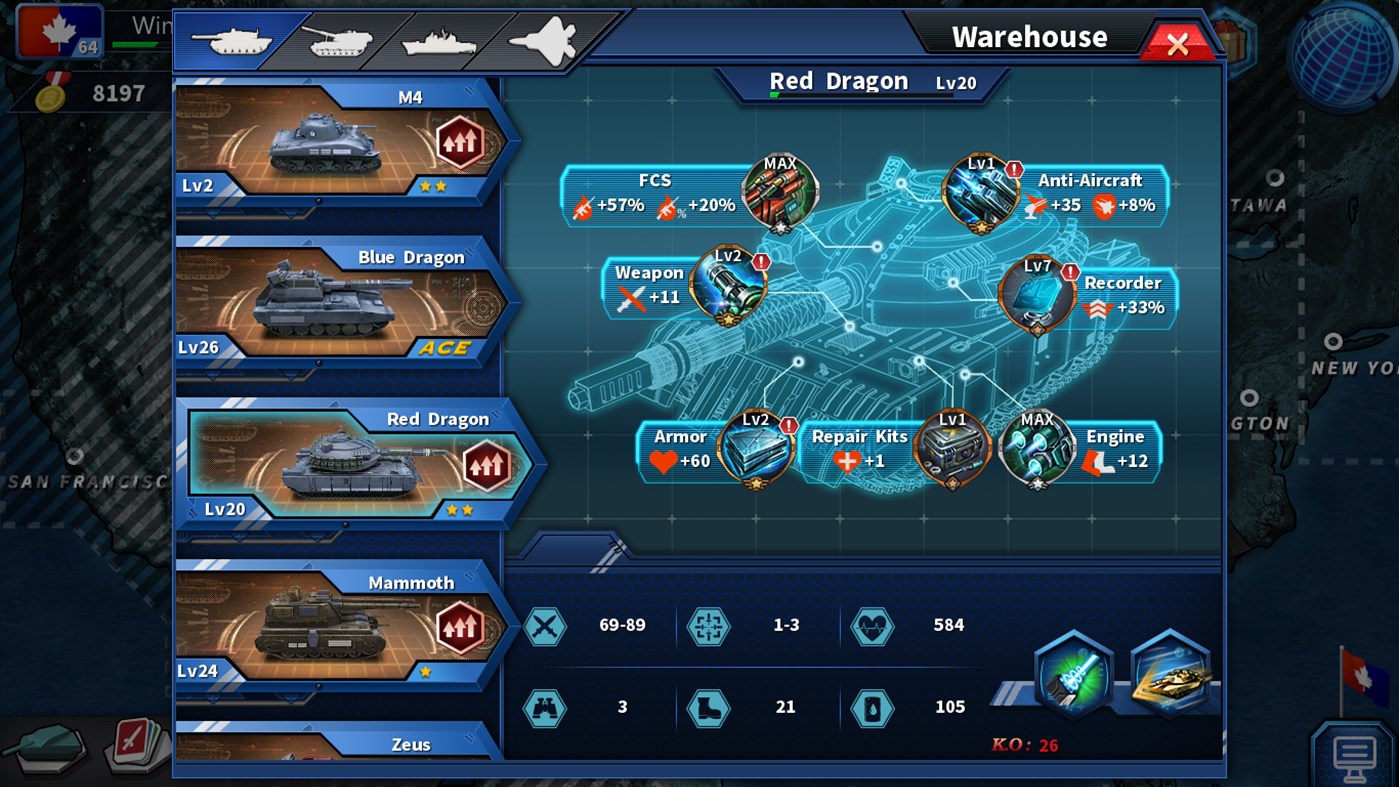Open the MAX FCS module slot
Screen dimensions: 1399x787
(x=781, y=191)
